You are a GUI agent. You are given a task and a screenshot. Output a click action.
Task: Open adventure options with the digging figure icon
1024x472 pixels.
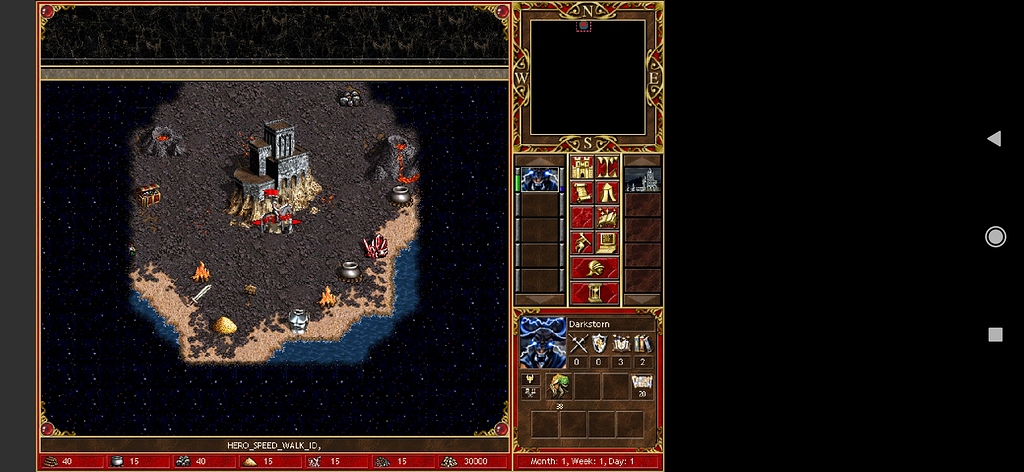pos(582,242)
